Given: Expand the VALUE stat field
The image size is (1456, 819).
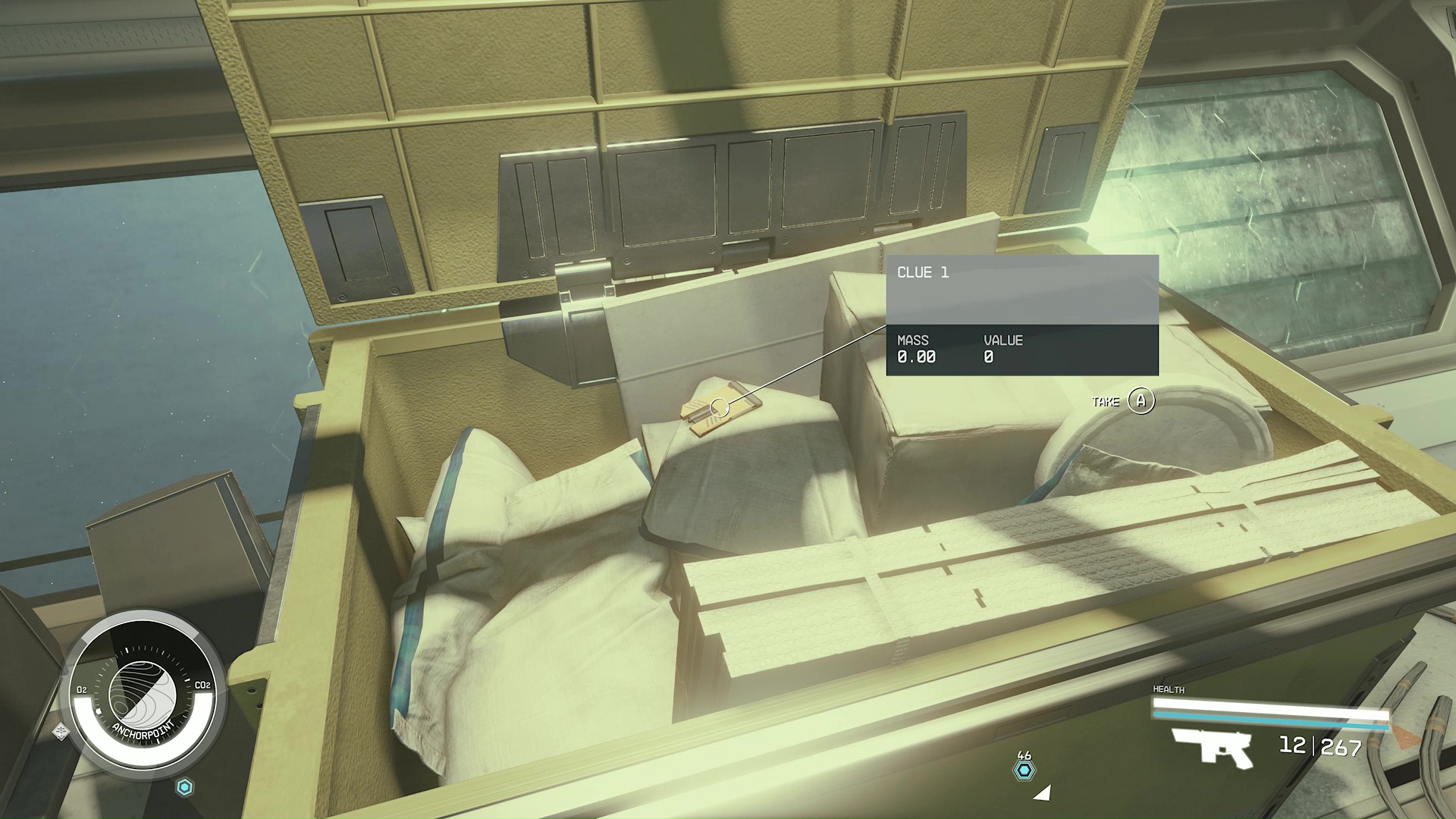Looking at the screenshot, I should coord(1003,348).
